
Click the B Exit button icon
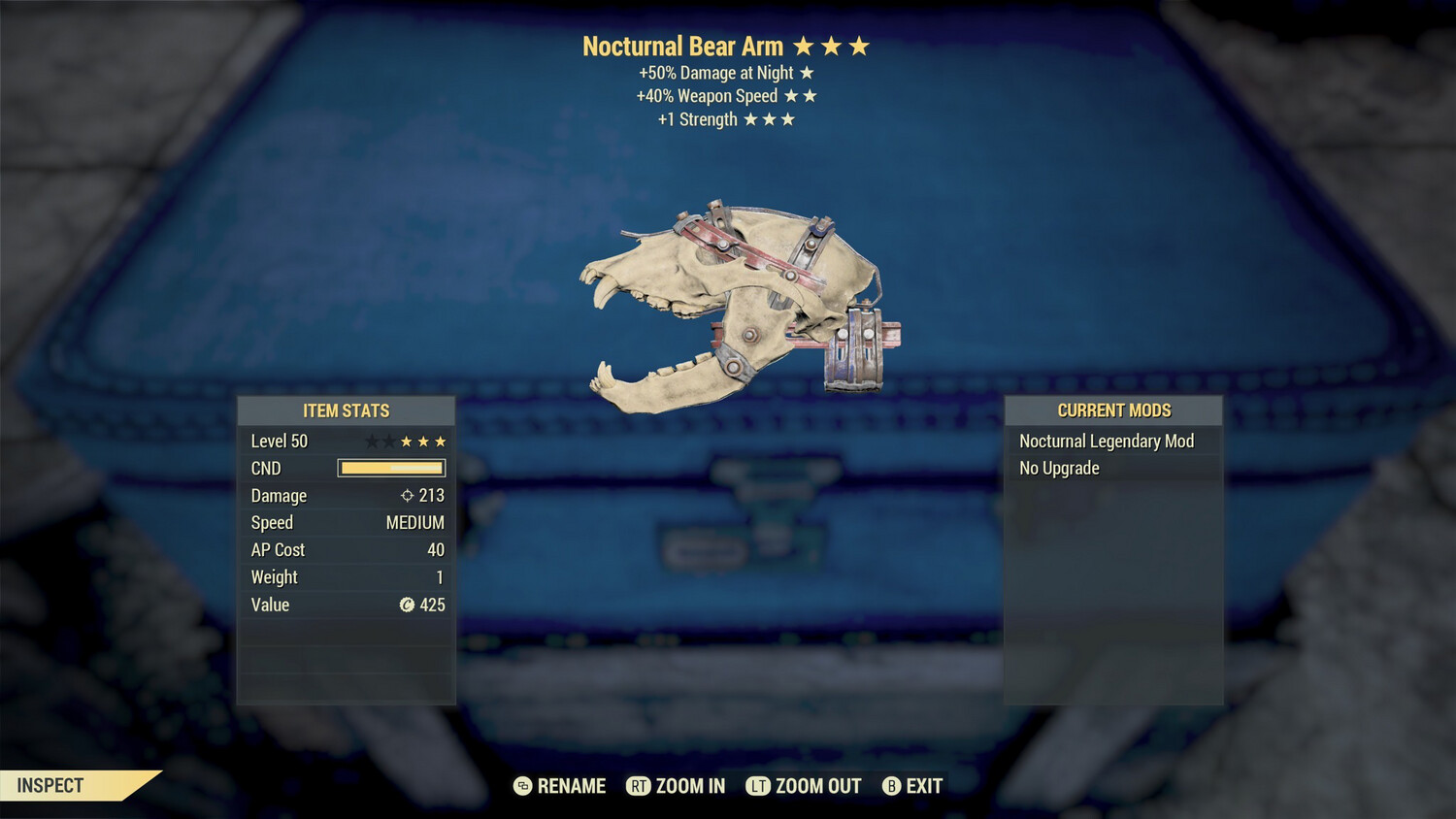point(891,786)
